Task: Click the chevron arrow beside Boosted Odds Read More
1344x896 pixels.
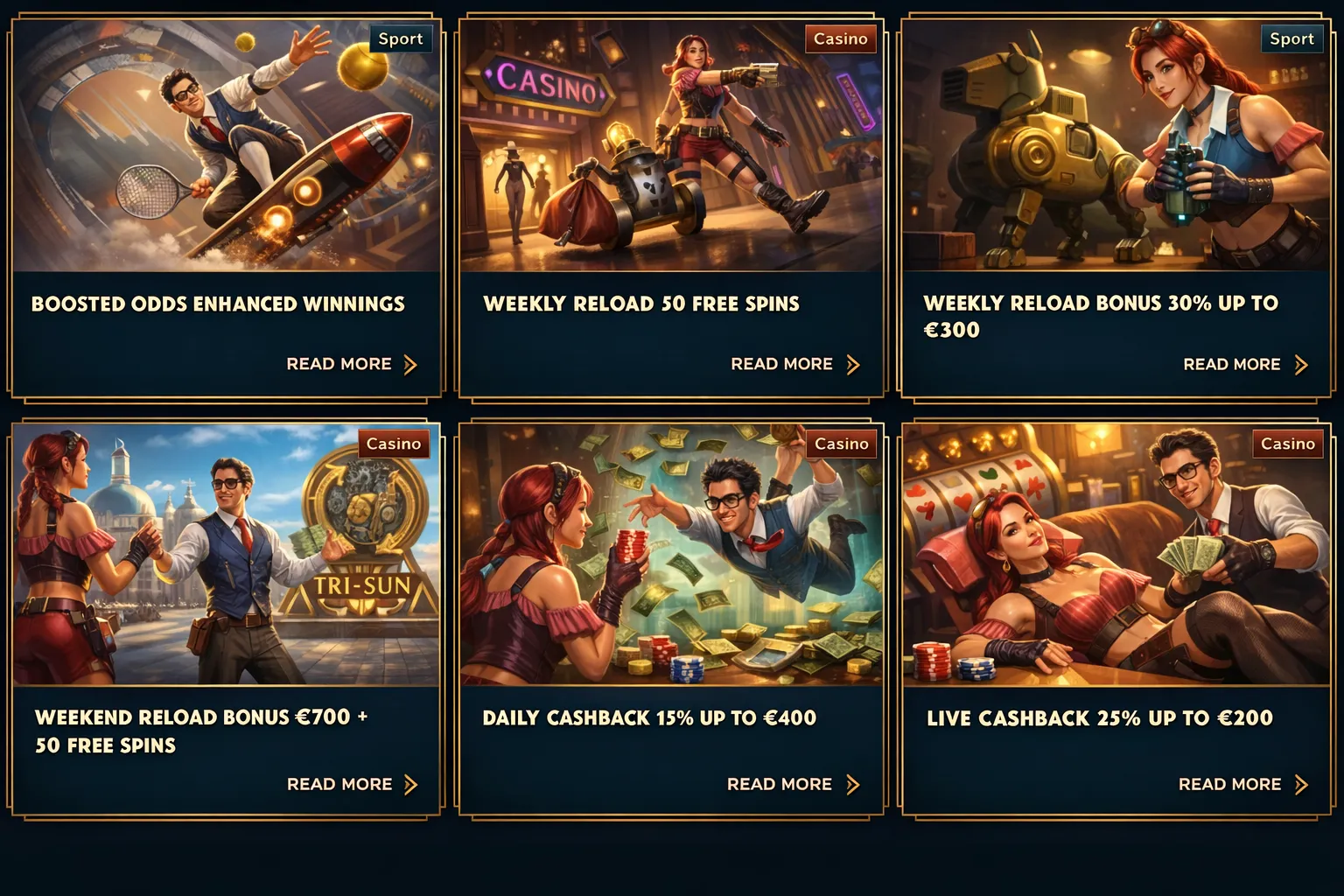Action: [x=411, y=364]
